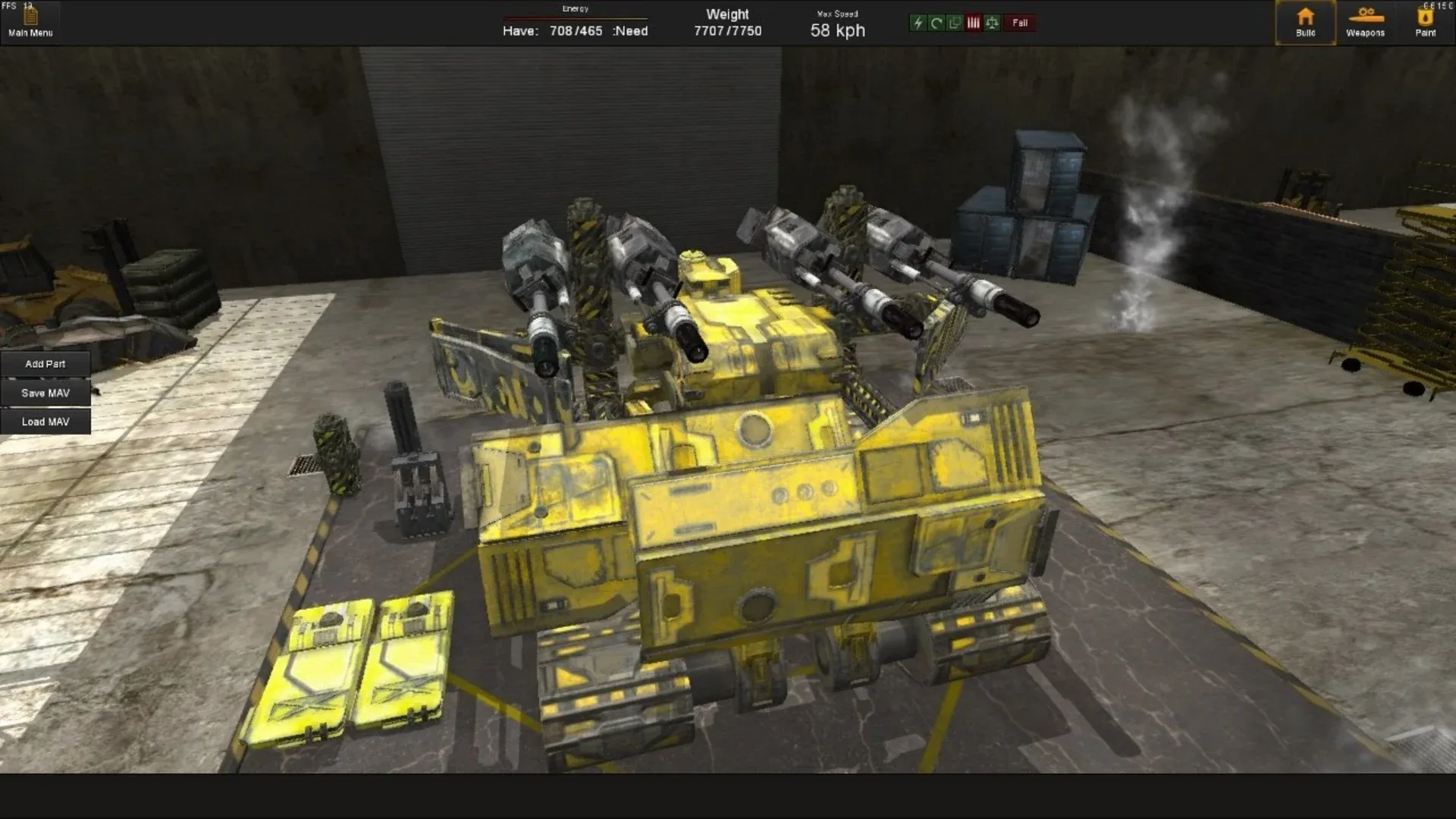Click the duplicate parts status icon

954,24
